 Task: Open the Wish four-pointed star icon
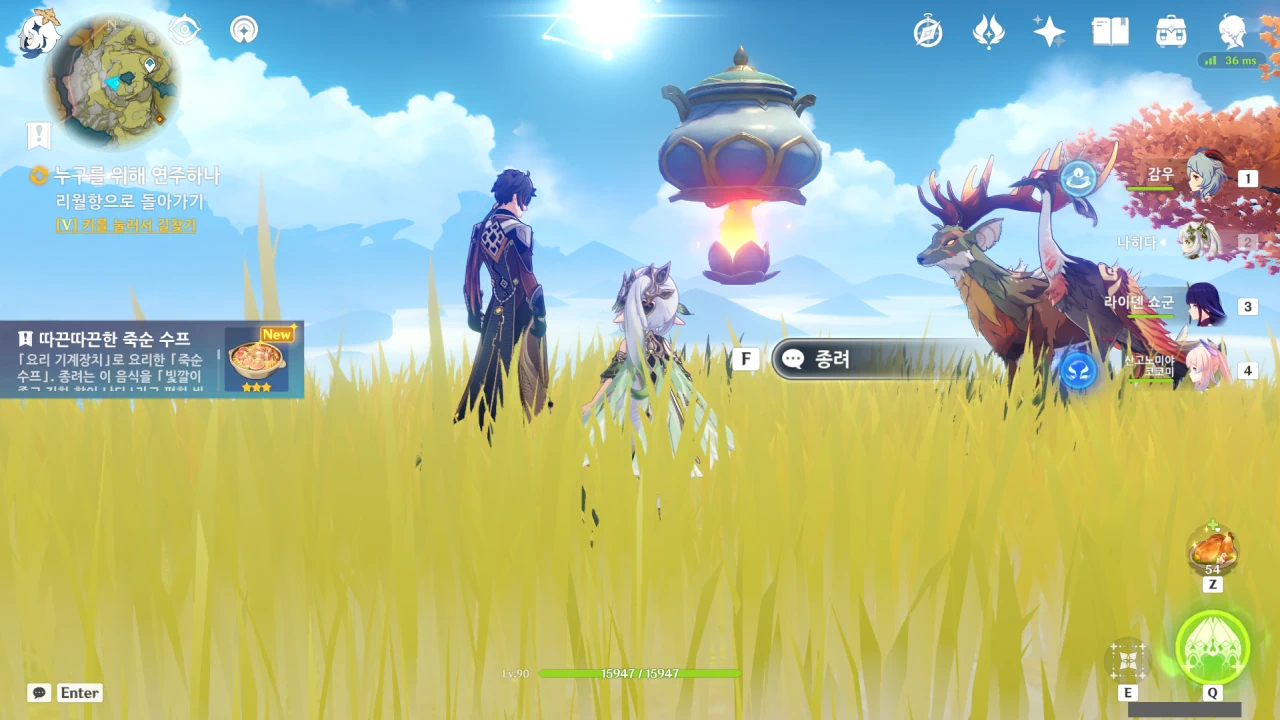click(1049, 32)
